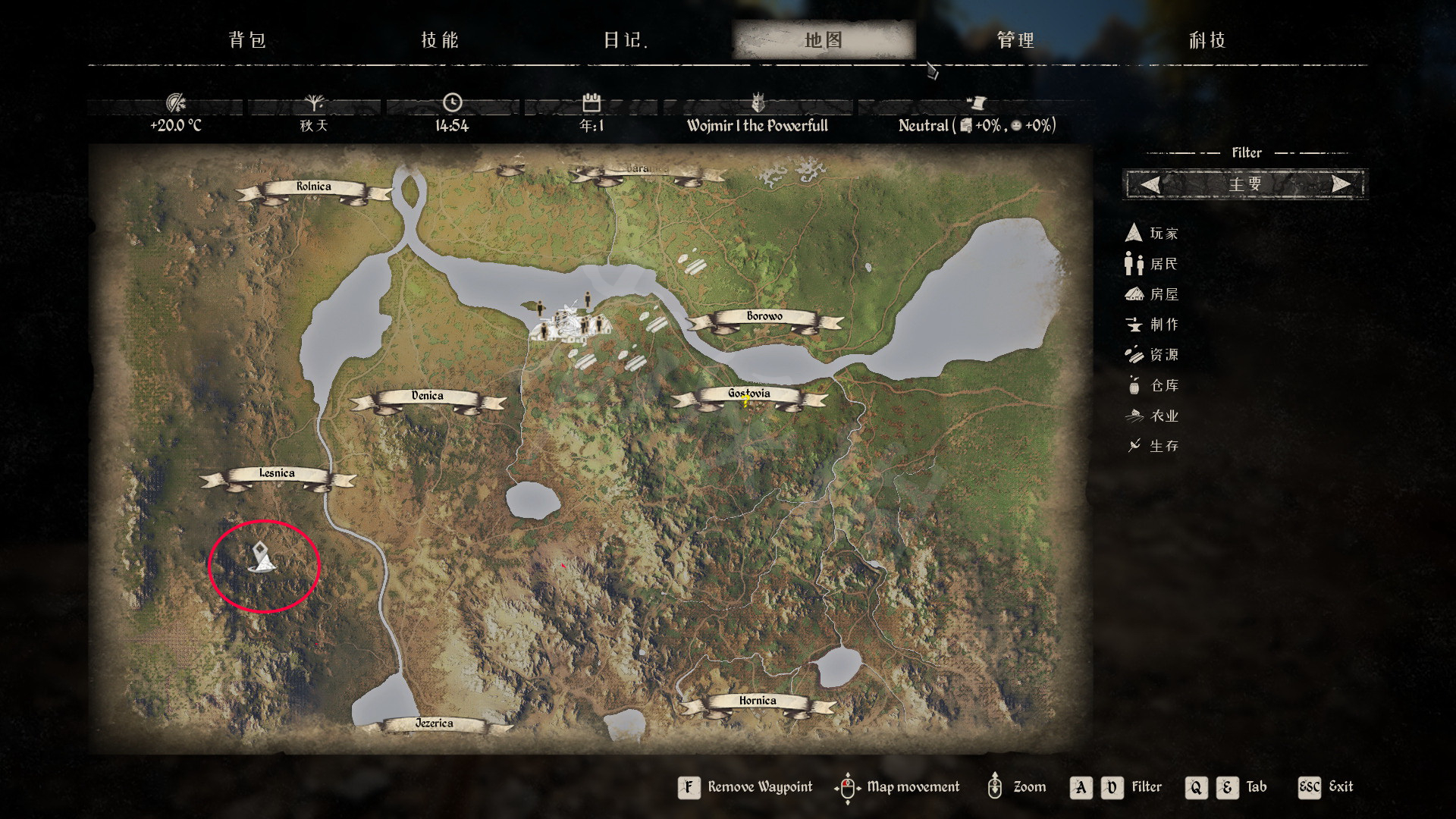The image size is (1456, 819).
Task: Click the right arrow of the map filter
Action: click(x=1340, y=184)
